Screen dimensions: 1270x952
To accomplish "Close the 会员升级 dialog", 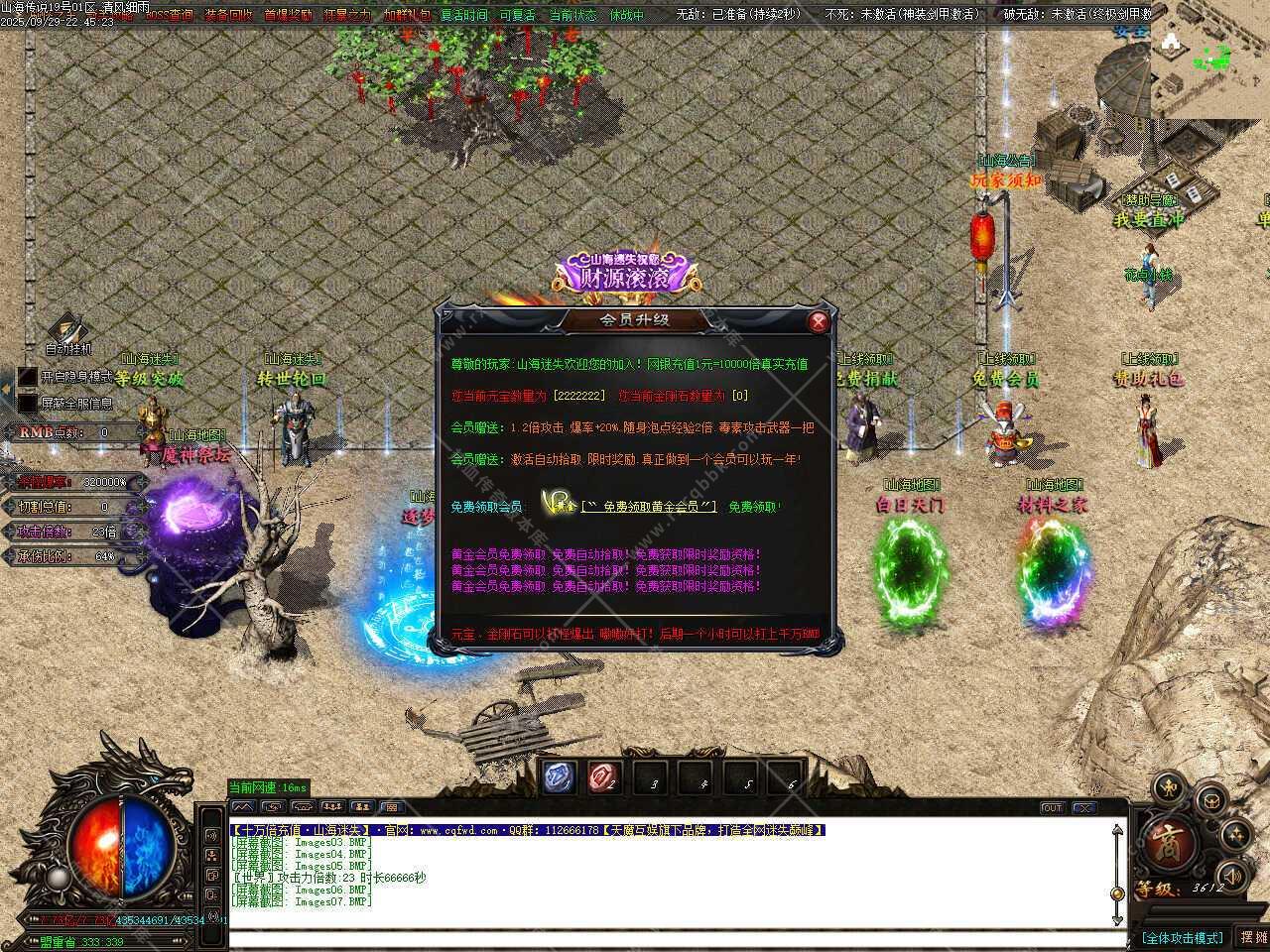I will 818,321.
